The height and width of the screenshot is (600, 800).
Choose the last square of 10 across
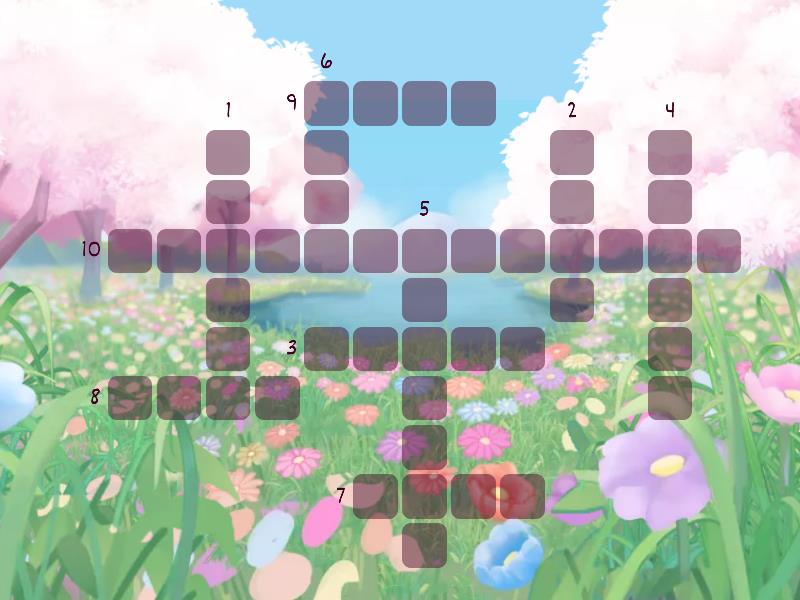[719, 250]
